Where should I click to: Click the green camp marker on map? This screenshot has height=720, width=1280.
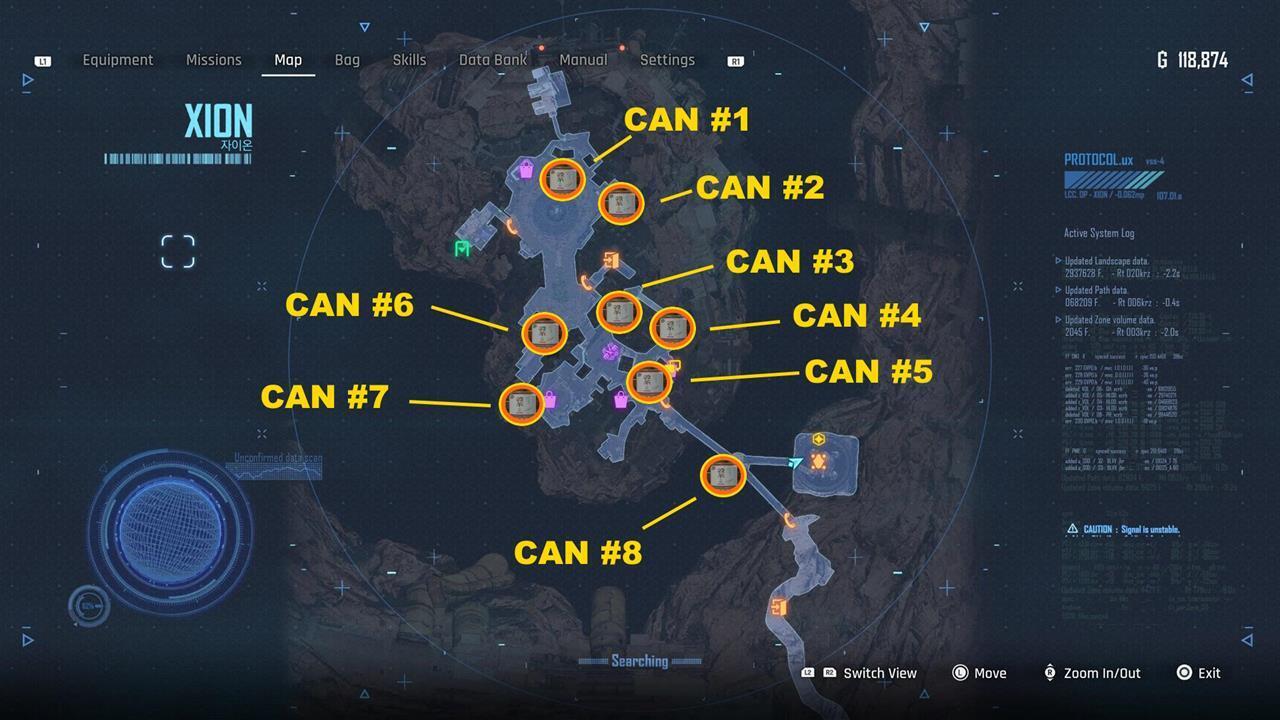(x=462, y=249)
